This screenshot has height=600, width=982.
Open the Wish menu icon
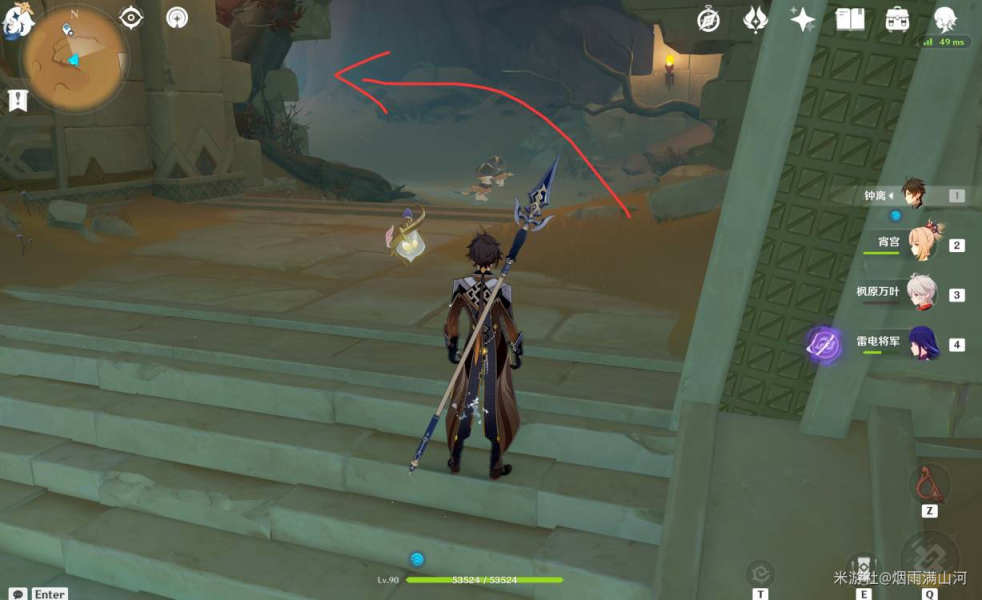point(756,20)
